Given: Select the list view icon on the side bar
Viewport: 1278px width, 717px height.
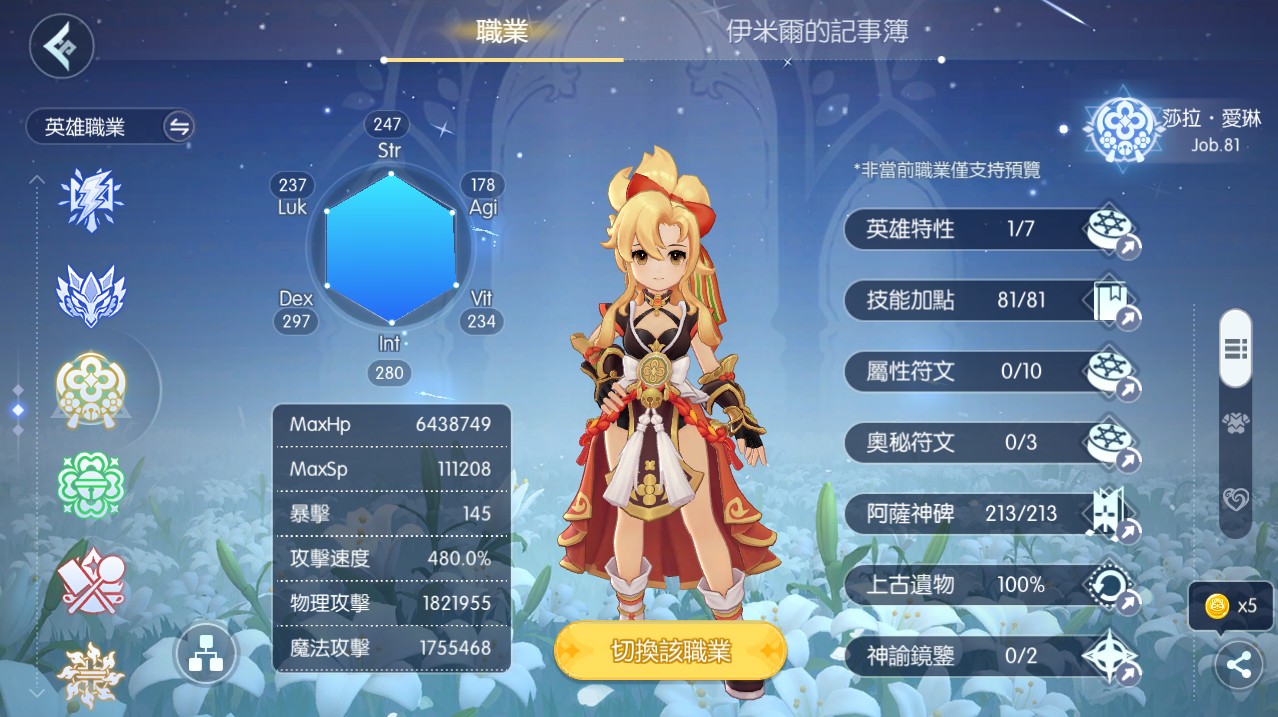Looking at the screenshot, I should [1235, 349].
